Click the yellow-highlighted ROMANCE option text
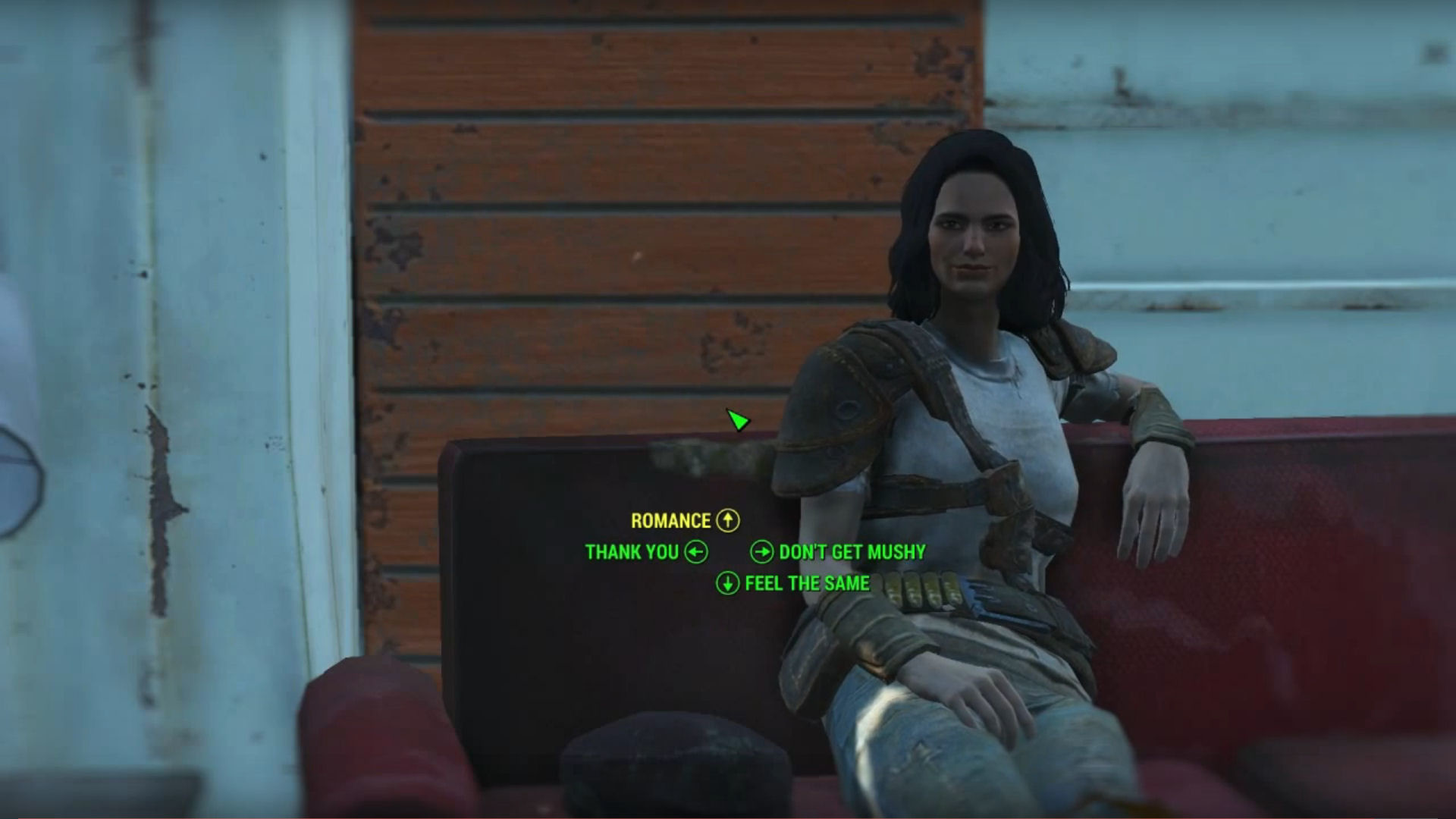Screen dimensions: 1456x819 point(670,521)
